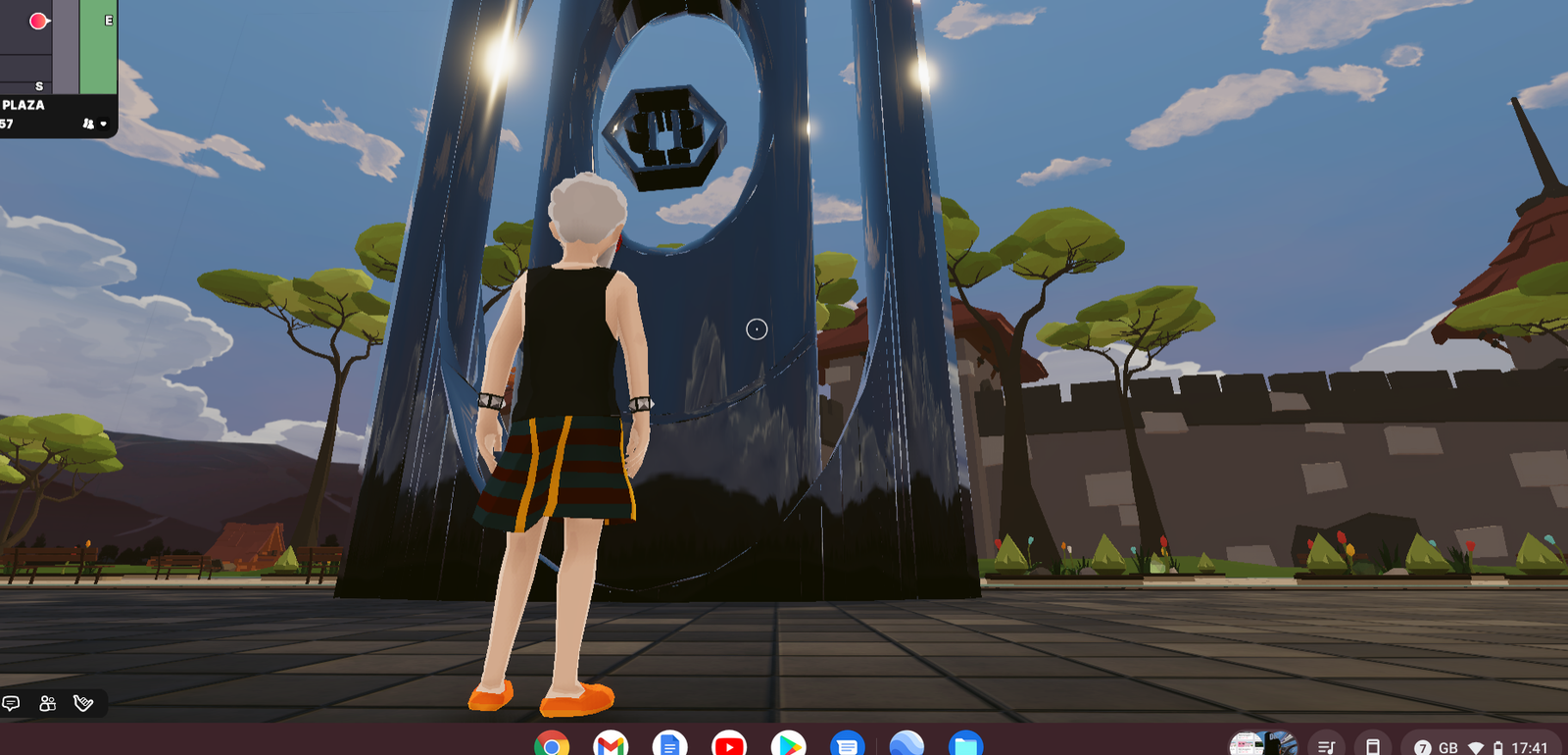Open the friends list icon
The height and width of the screenshot is (755, 1568).
(x=46, y=704)
